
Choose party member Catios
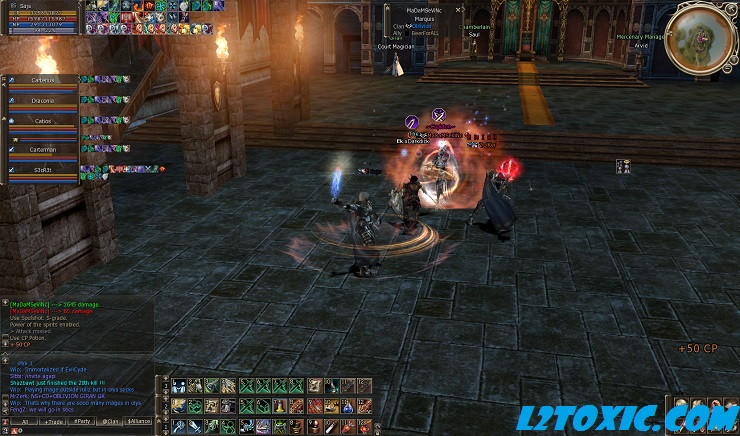(x=42, y=122)
